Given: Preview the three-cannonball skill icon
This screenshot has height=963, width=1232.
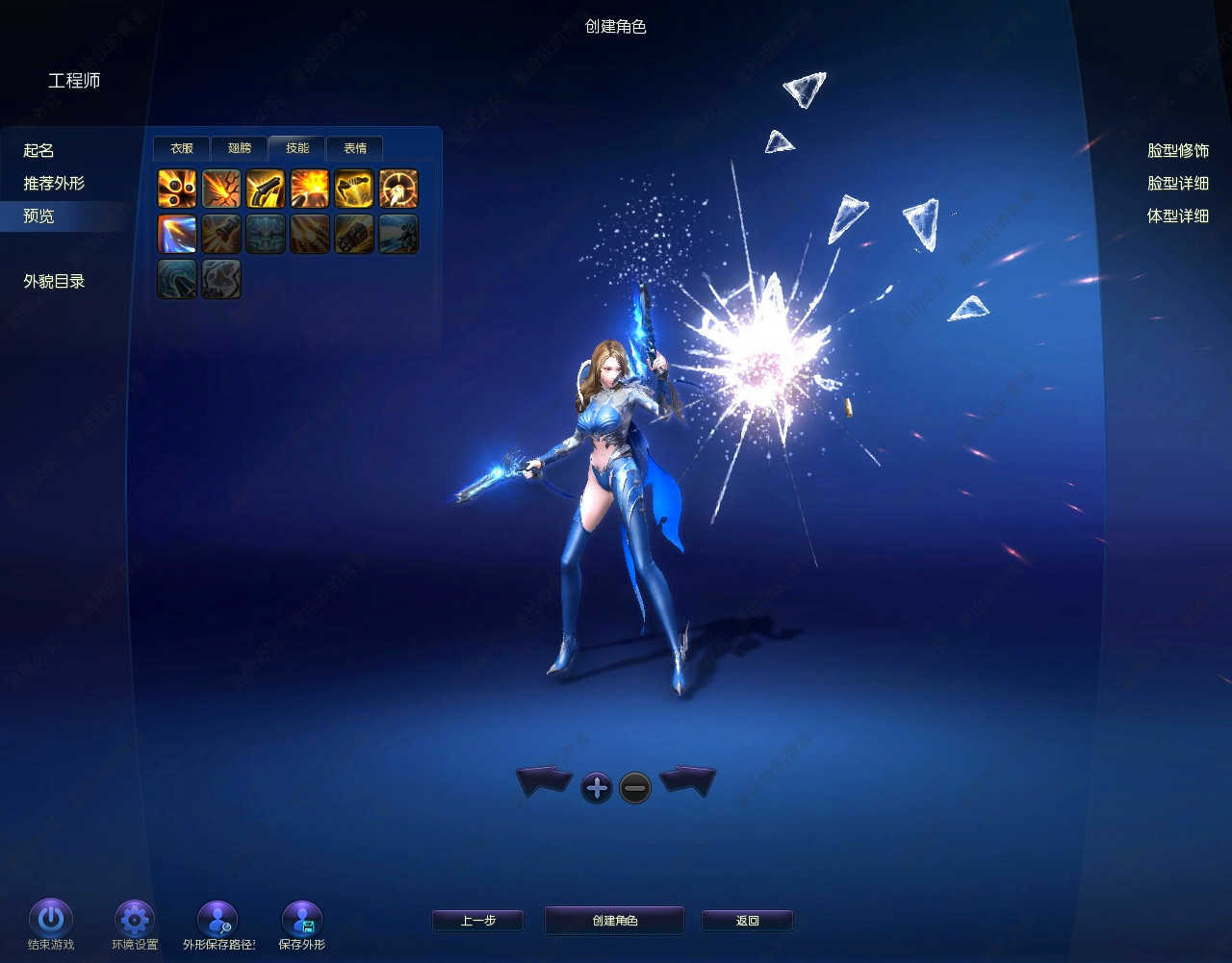Looking at the screenshot, I should click(x=177, y=189).
